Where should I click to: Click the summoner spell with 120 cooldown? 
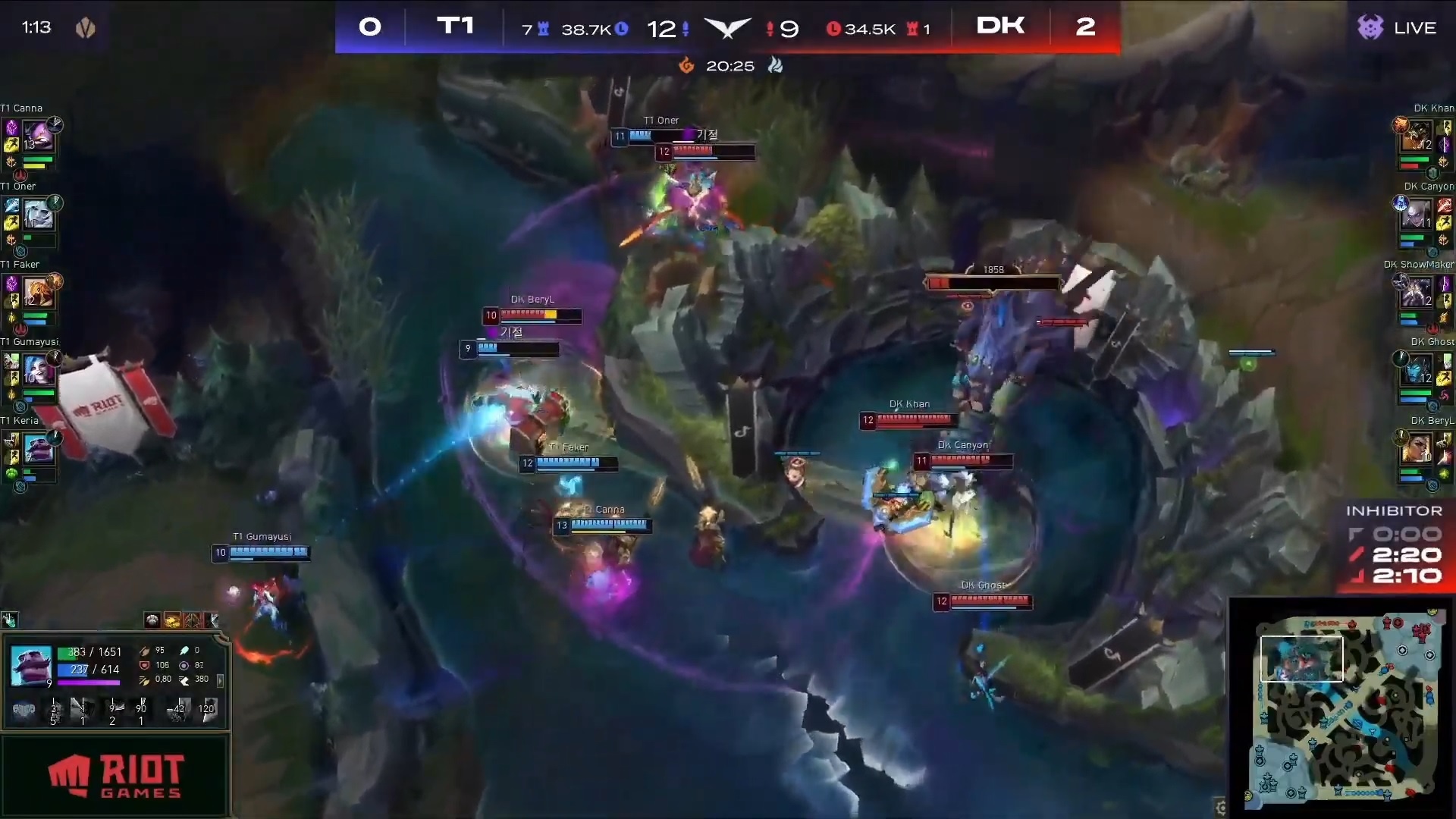click(x=206, y=710)
